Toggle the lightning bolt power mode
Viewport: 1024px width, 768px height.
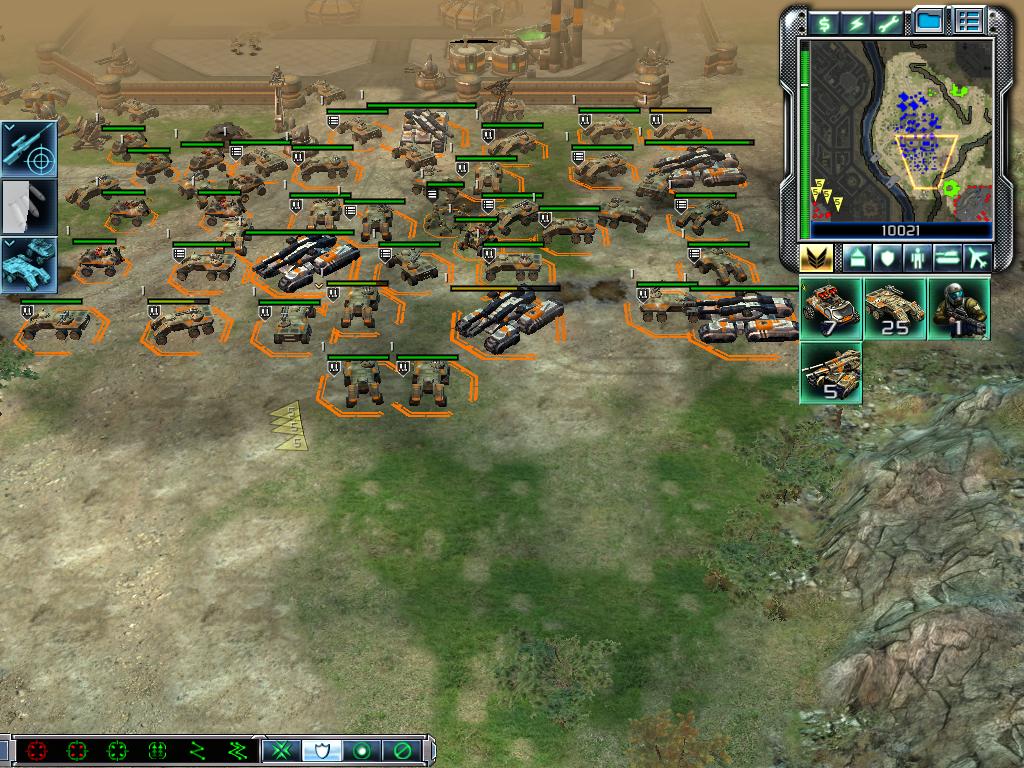pos(857,23)
